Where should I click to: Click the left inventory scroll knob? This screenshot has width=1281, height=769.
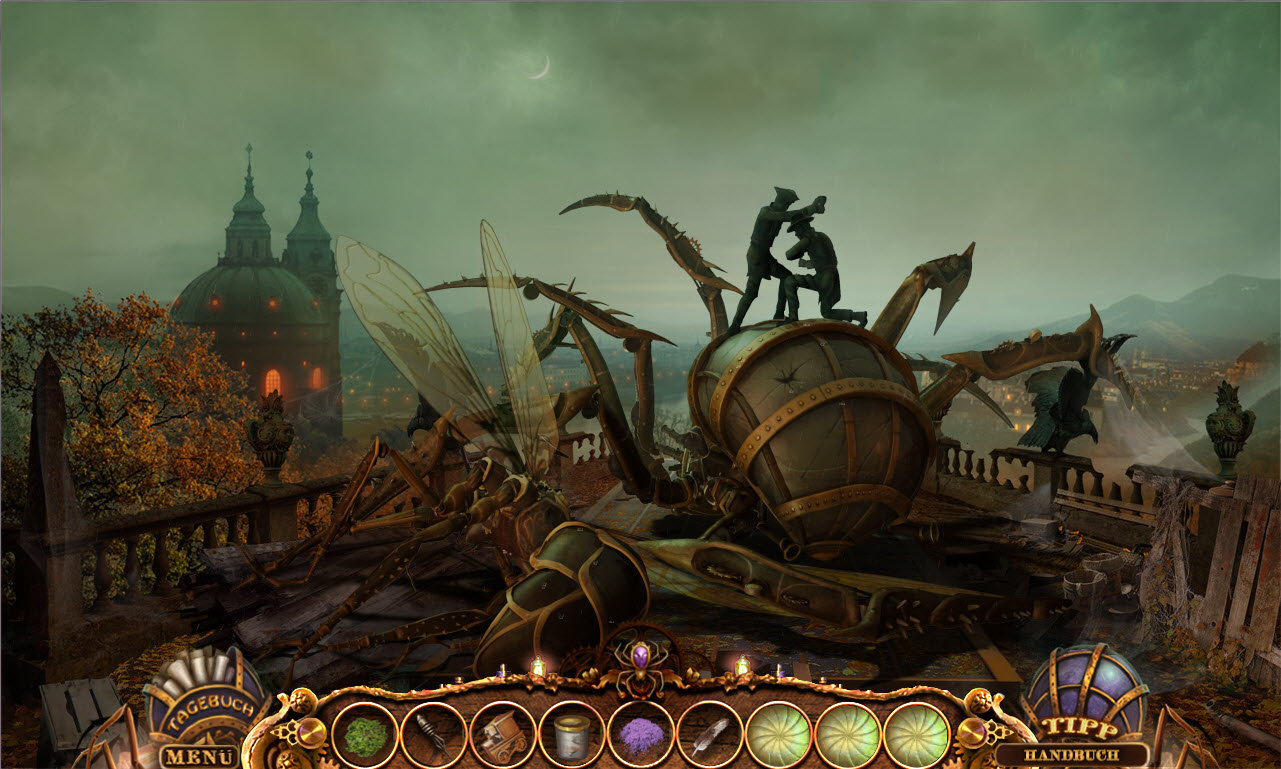pyautogui.click(x=311, y=733)
